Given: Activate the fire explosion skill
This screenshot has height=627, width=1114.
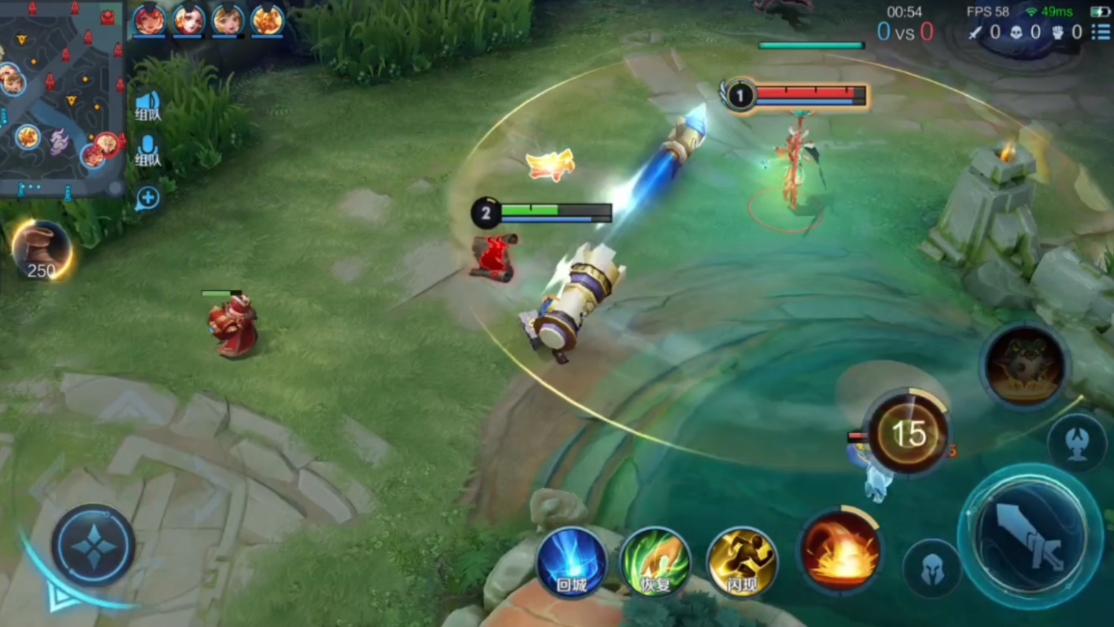Looking at the screenshot, I should click(840, 551).
